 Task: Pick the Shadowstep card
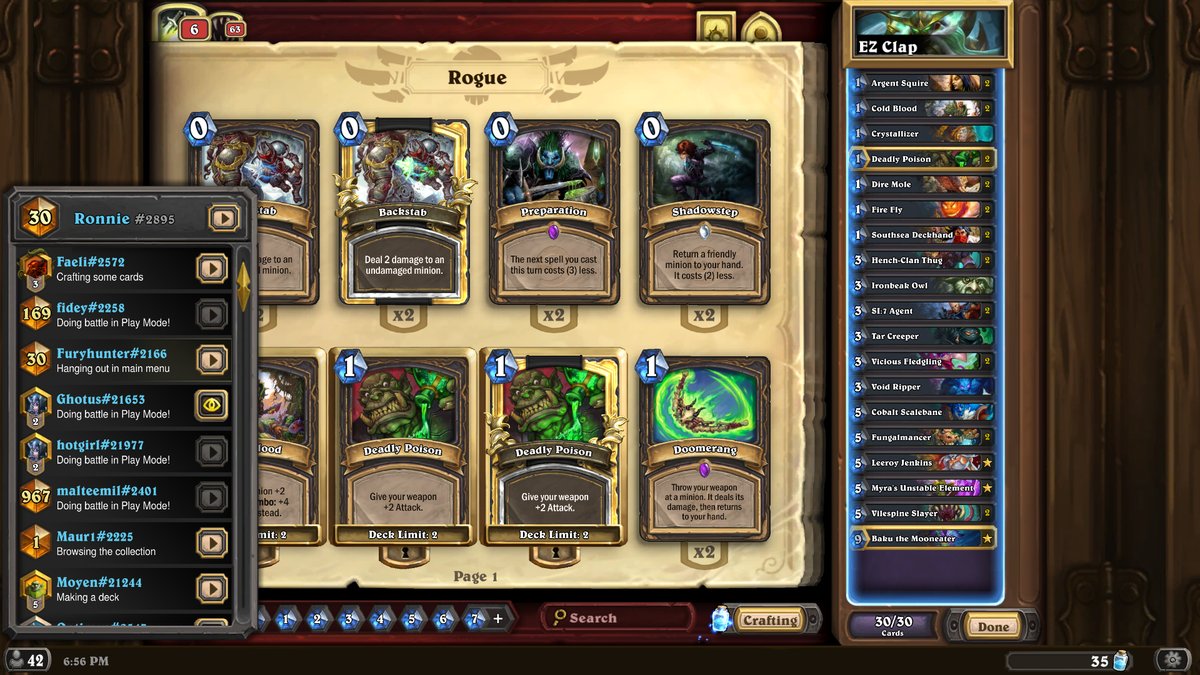[704, 212]
